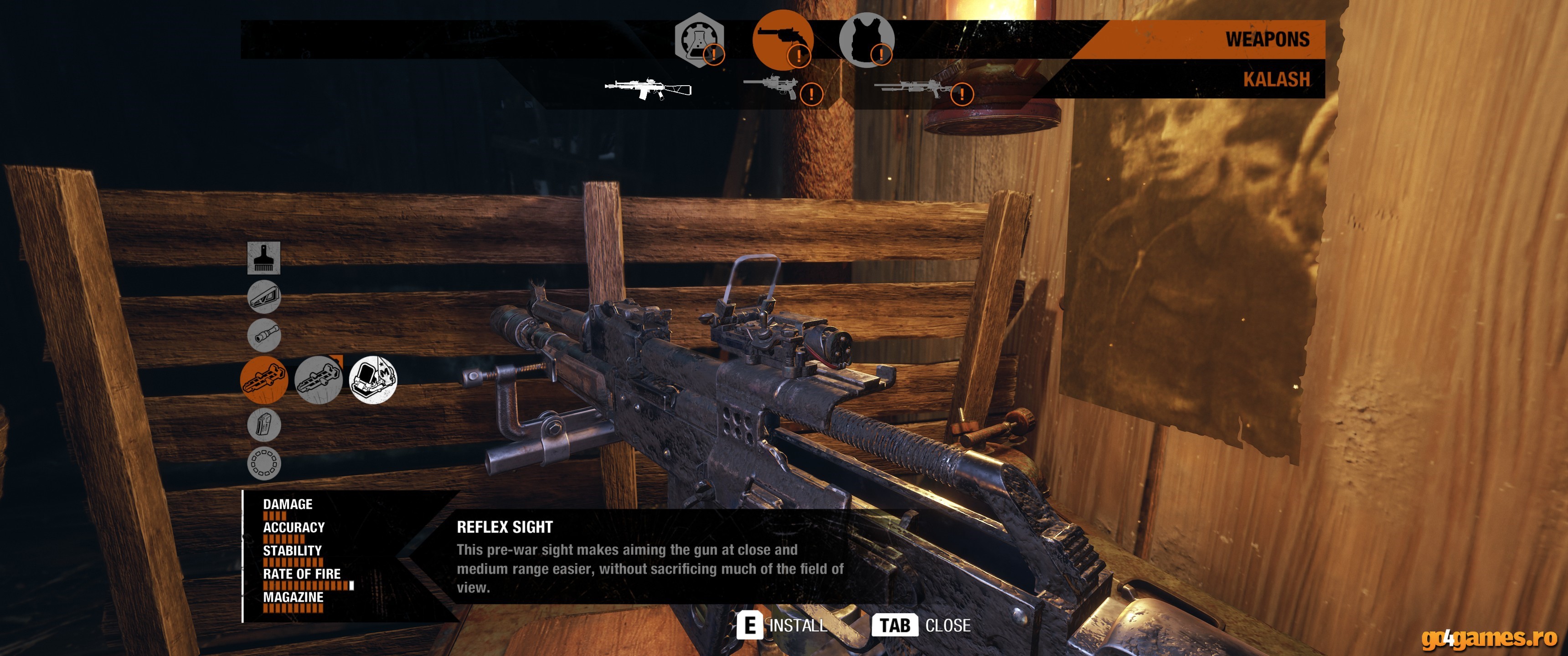Choose the Kalash rifle silhouette
1568x656 pixels.
pyautogui.click(x=648, y=89)
